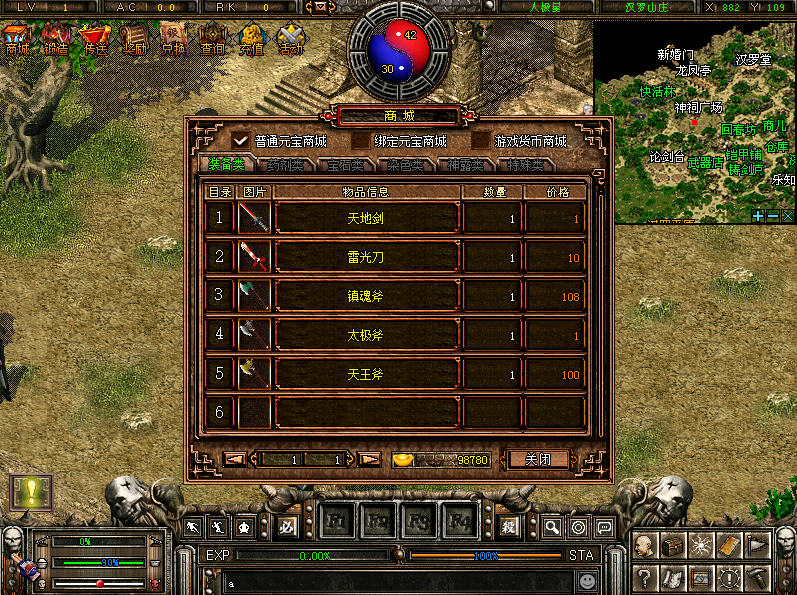Choose the 雷光刀 shop item
Viewport: 797px width, 595px height.
[365, 257]
